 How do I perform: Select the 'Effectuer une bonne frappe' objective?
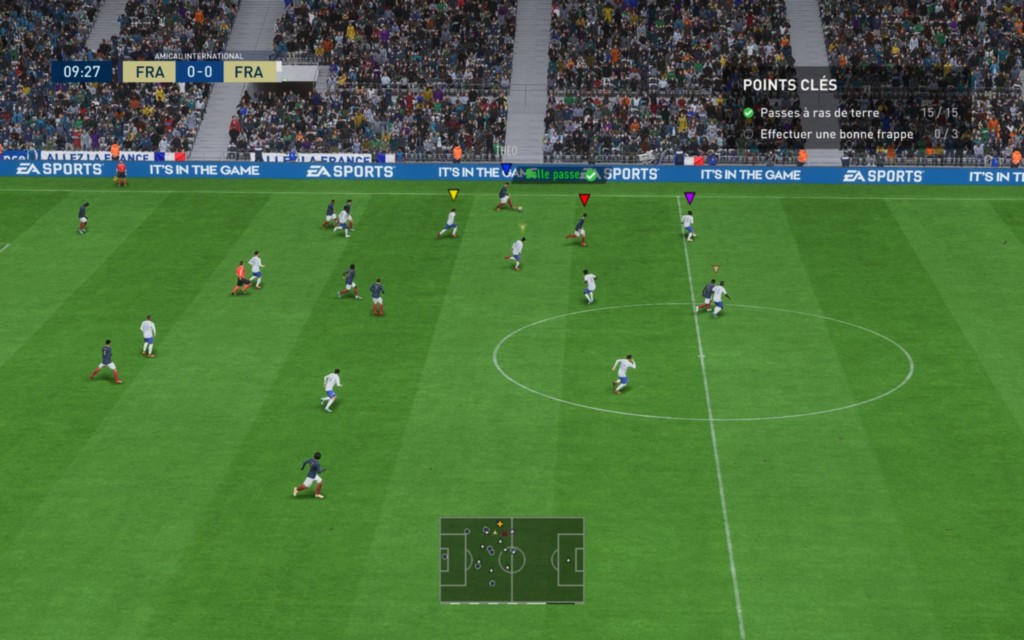coord(836,134)
